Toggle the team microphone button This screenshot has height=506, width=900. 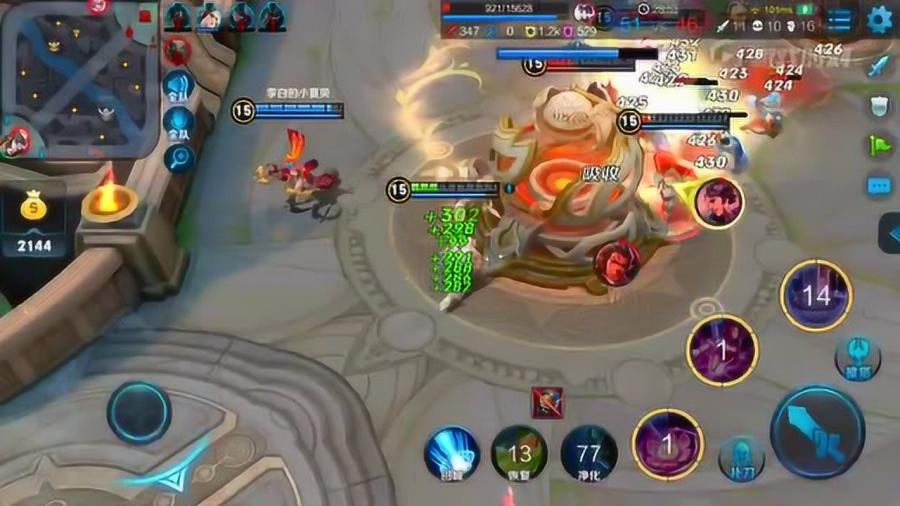[178, 124]
